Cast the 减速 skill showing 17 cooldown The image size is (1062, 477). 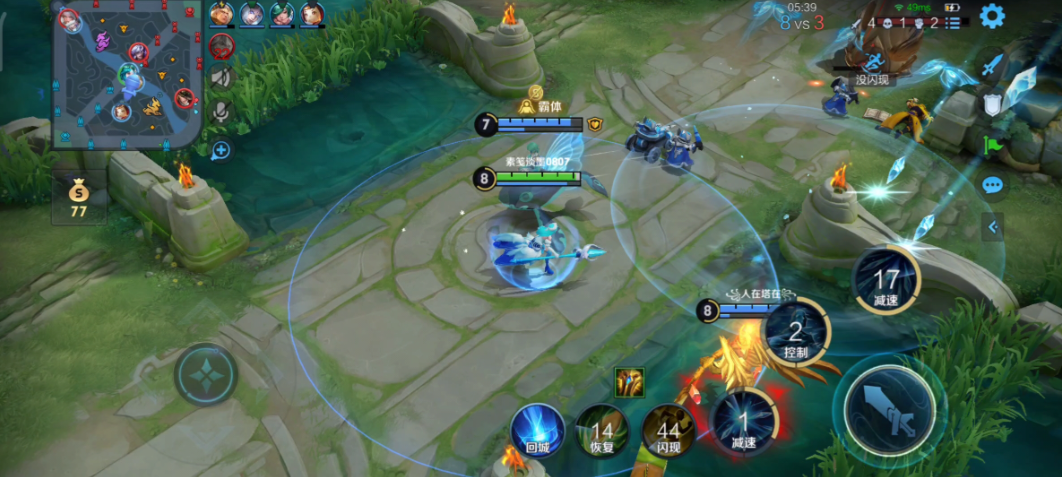tap(886, 281)
